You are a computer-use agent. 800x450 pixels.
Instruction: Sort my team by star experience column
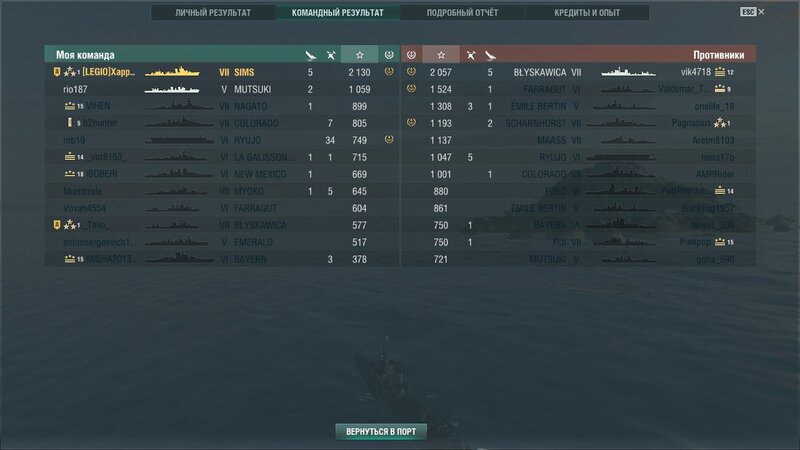tap(359, 54)
